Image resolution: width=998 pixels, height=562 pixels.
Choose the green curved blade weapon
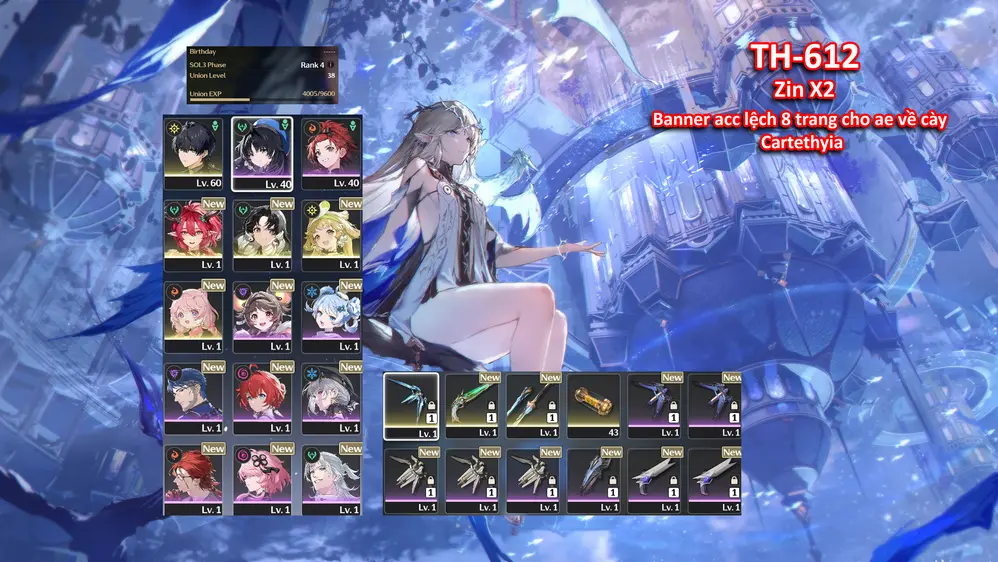tap(472, 405)
